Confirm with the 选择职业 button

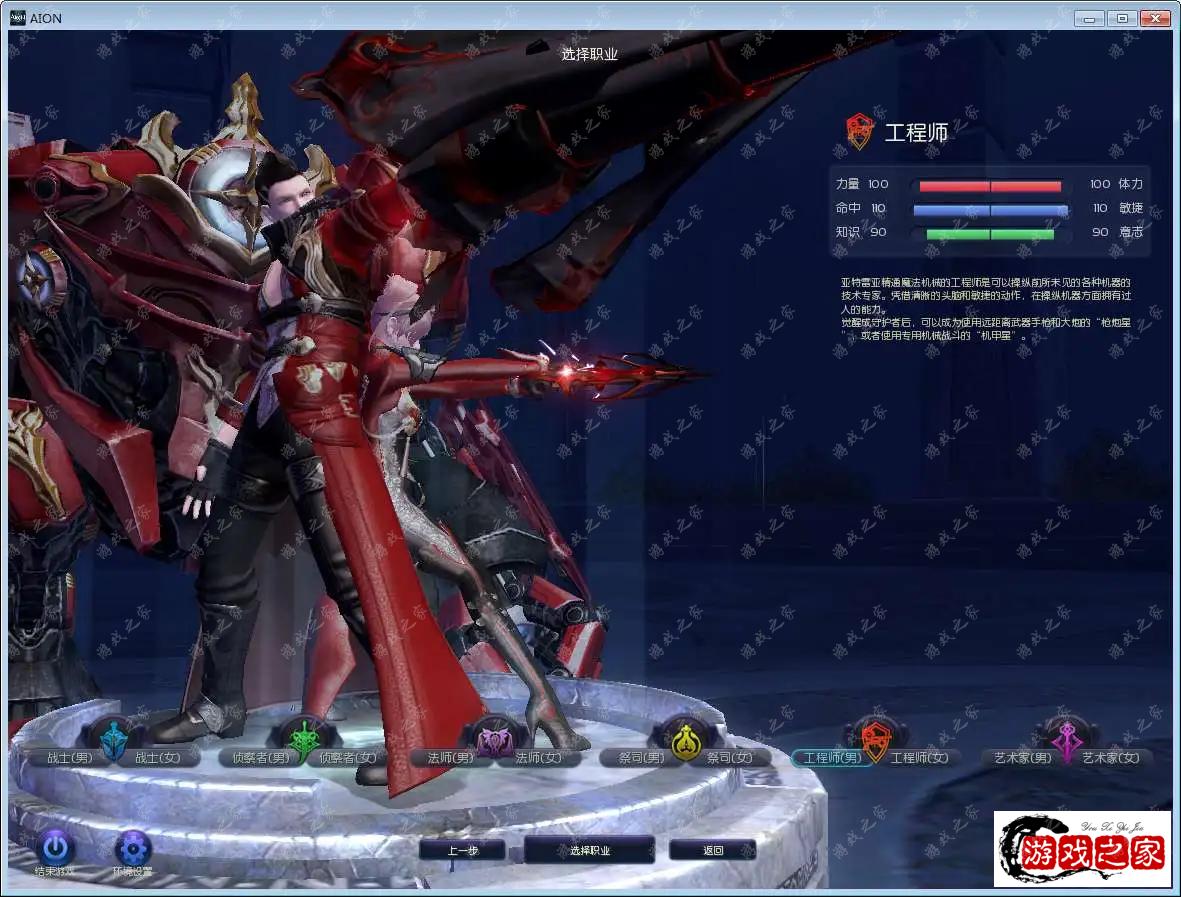pos(590,851)
